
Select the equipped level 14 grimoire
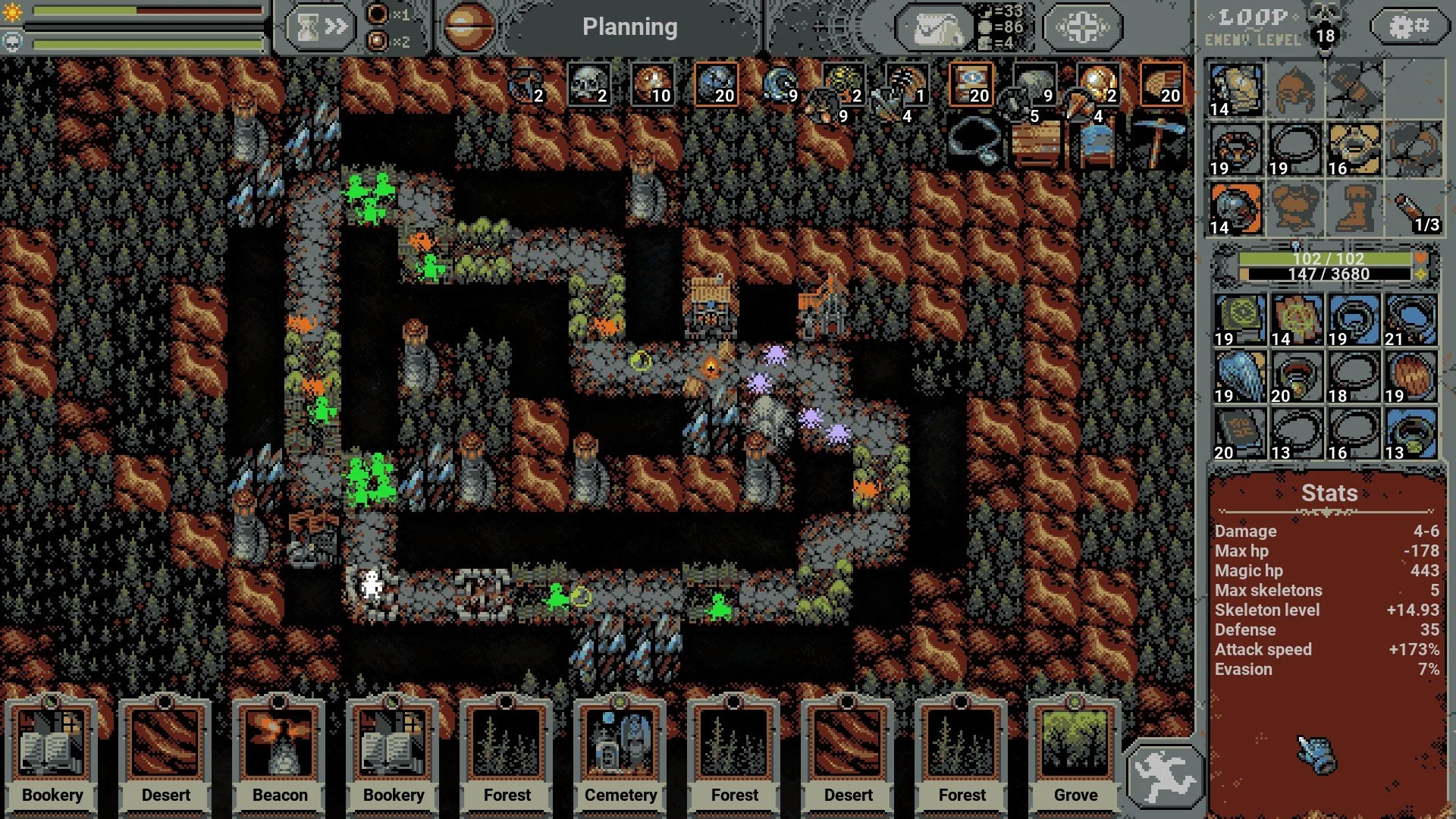[x=1235, y=89]
